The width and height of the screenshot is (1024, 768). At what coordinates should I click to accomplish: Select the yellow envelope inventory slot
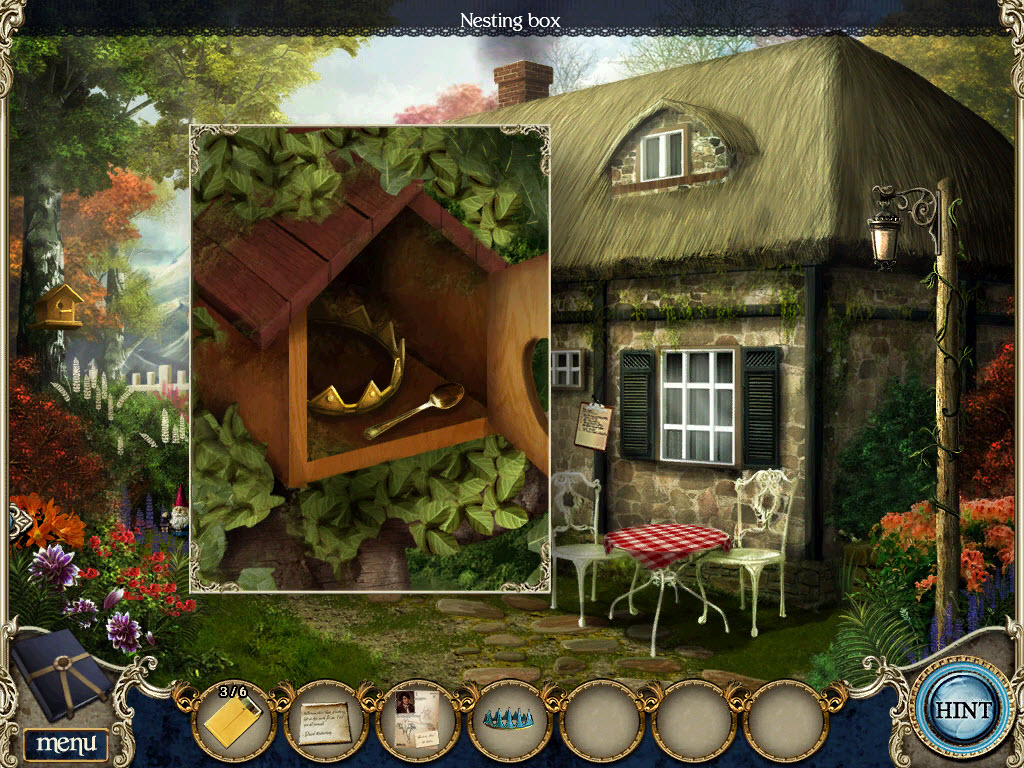click(x=234, y=719)
